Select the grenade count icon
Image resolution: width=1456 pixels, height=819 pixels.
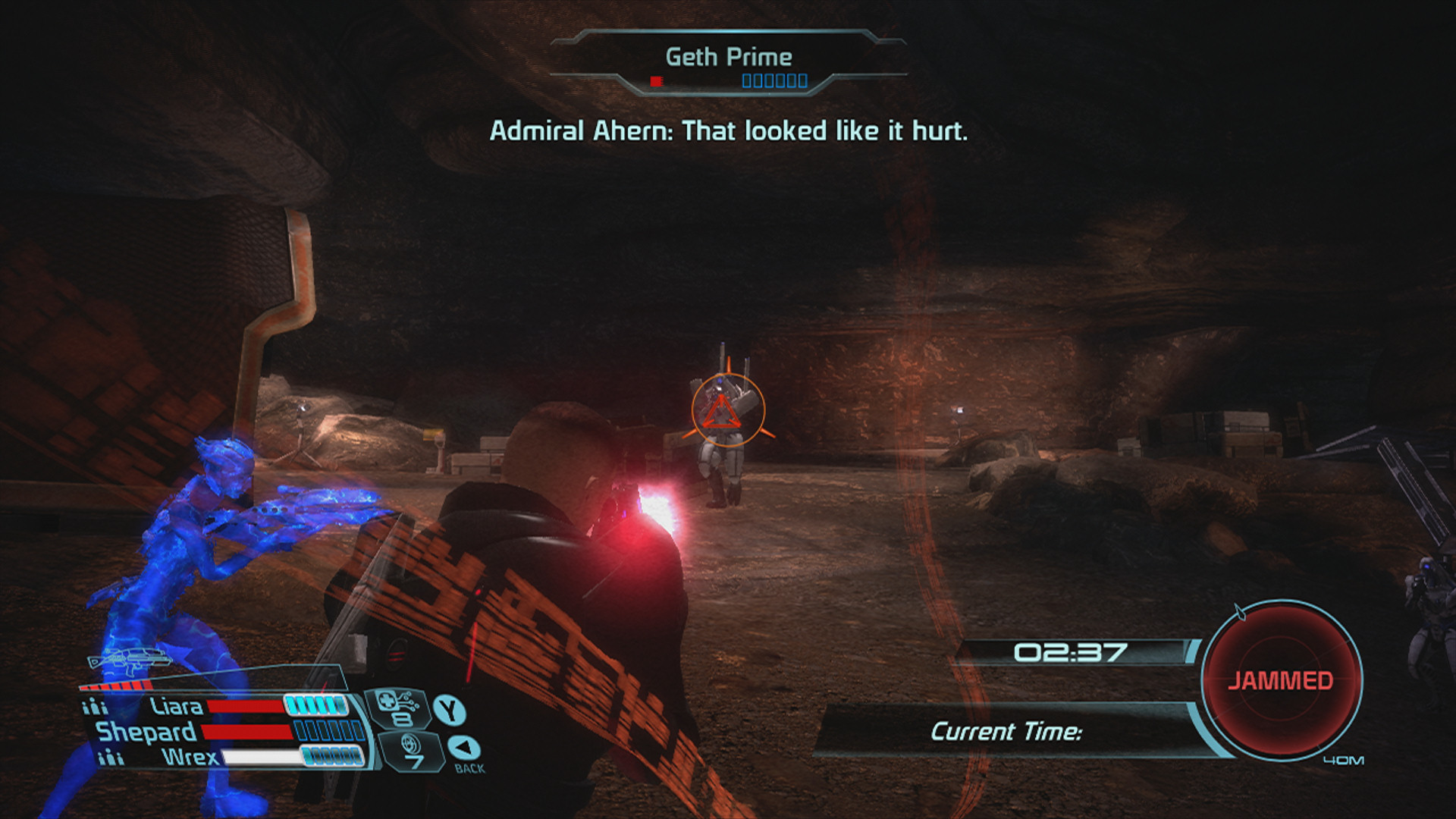click(410, 752)
